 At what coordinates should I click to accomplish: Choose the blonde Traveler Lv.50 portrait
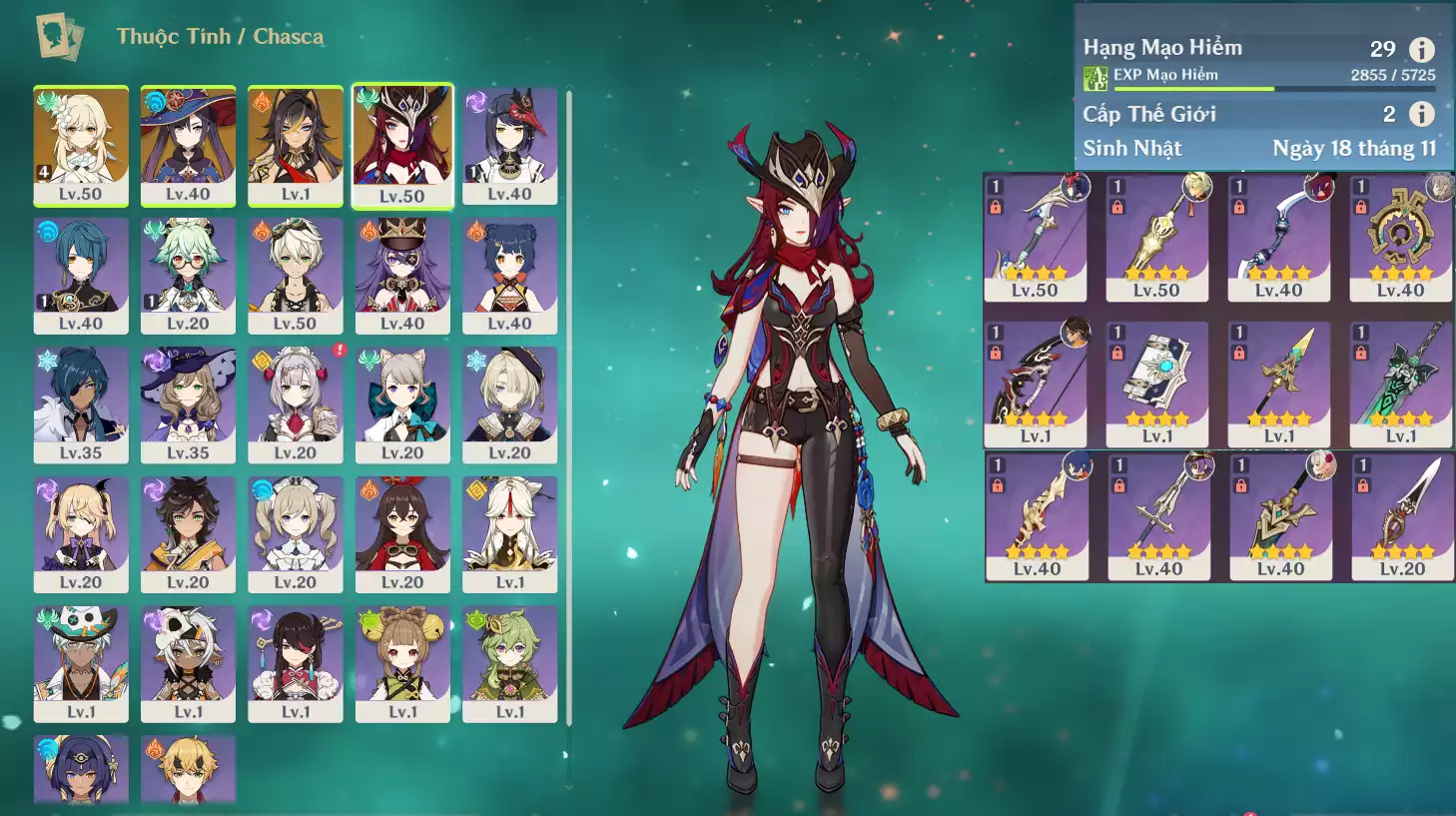(81, 146)
